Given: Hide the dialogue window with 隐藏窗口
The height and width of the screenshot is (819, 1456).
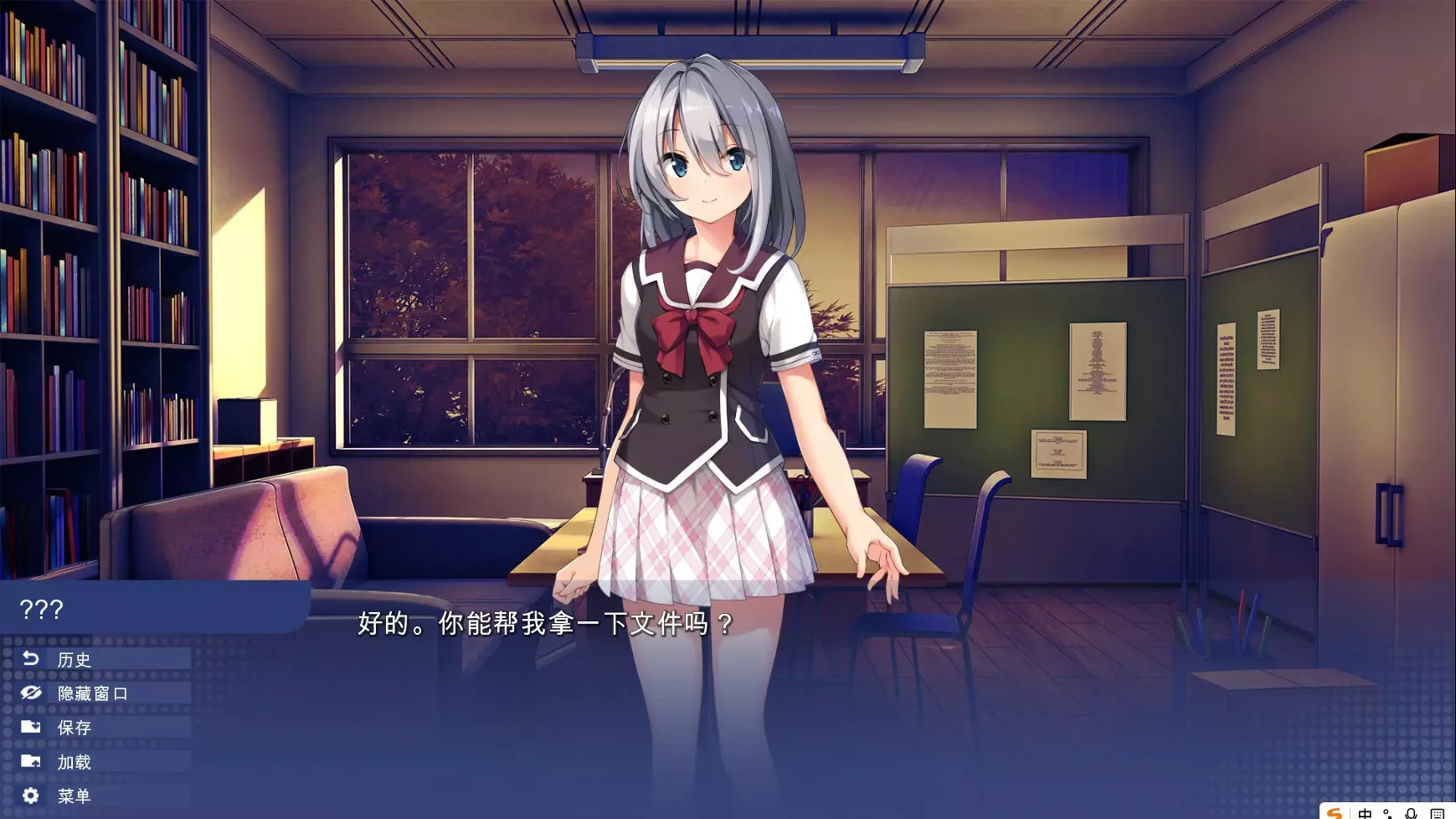Looking at the screenshot, I should coord(92,693).
